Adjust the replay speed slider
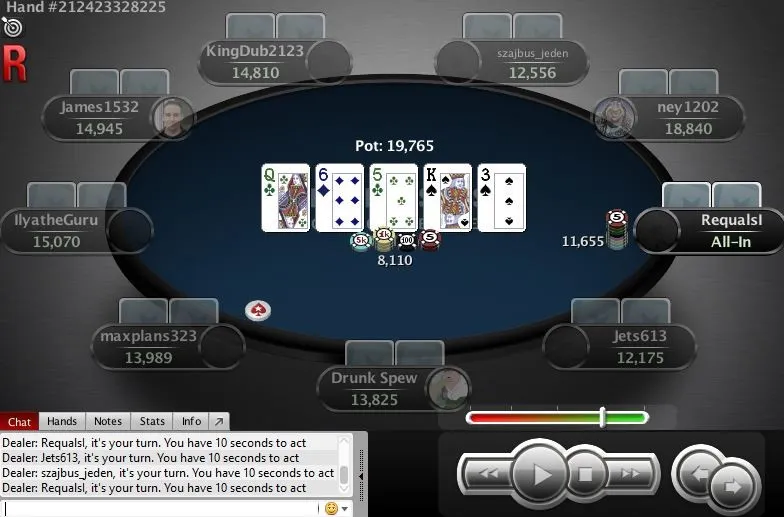This screenshot has width=784, height=517. [x=602, y=417]
